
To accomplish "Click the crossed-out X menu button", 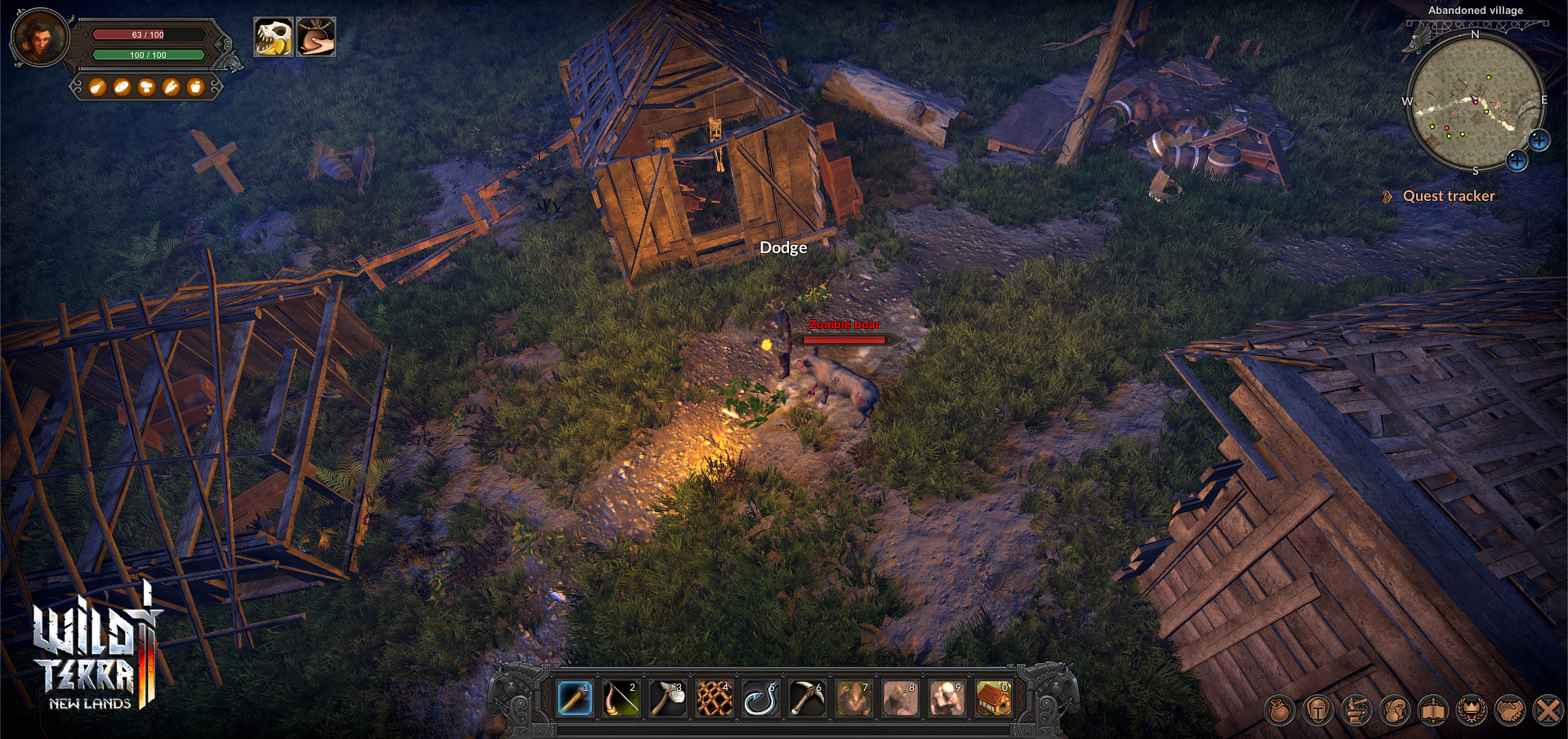I will (x=1548, y=710).
